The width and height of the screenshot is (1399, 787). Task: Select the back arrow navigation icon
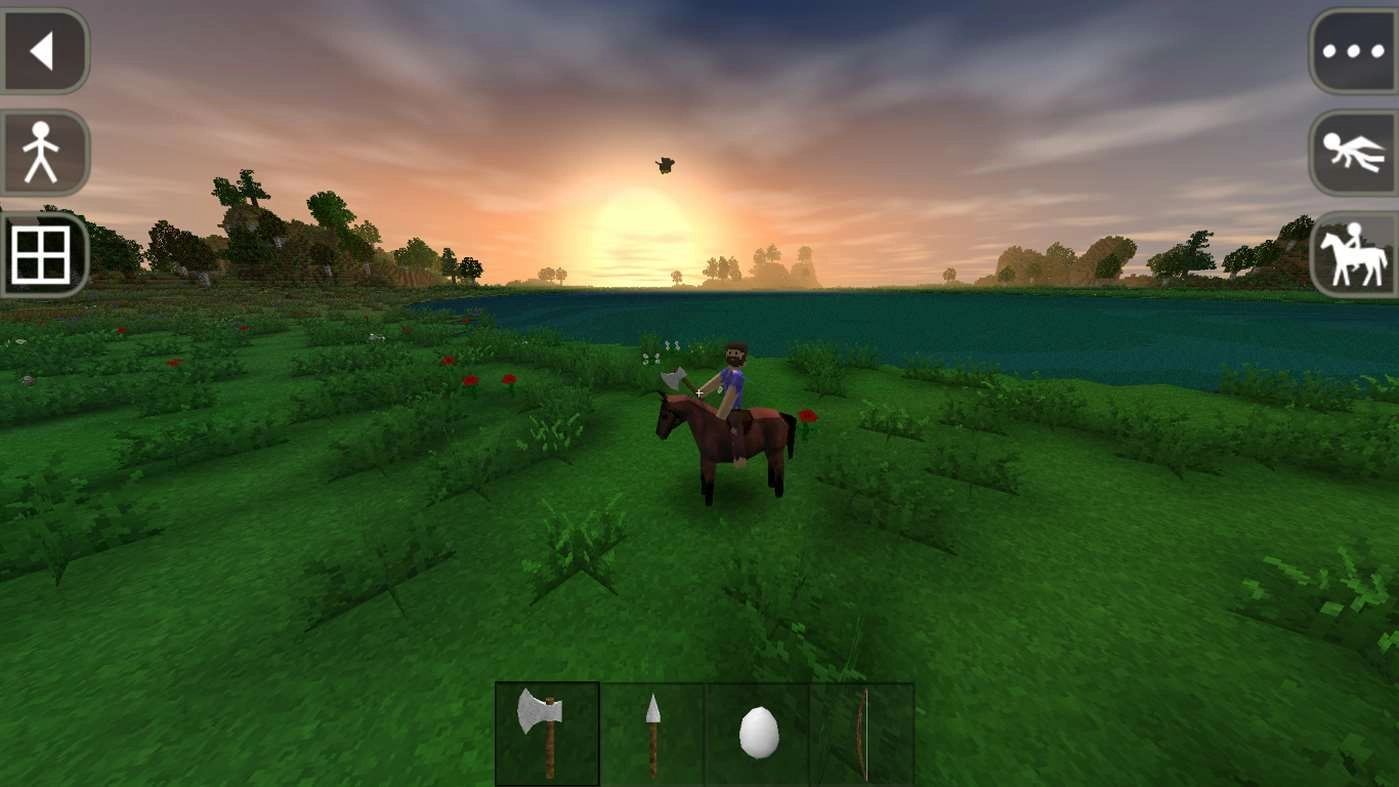click(44, 50)
